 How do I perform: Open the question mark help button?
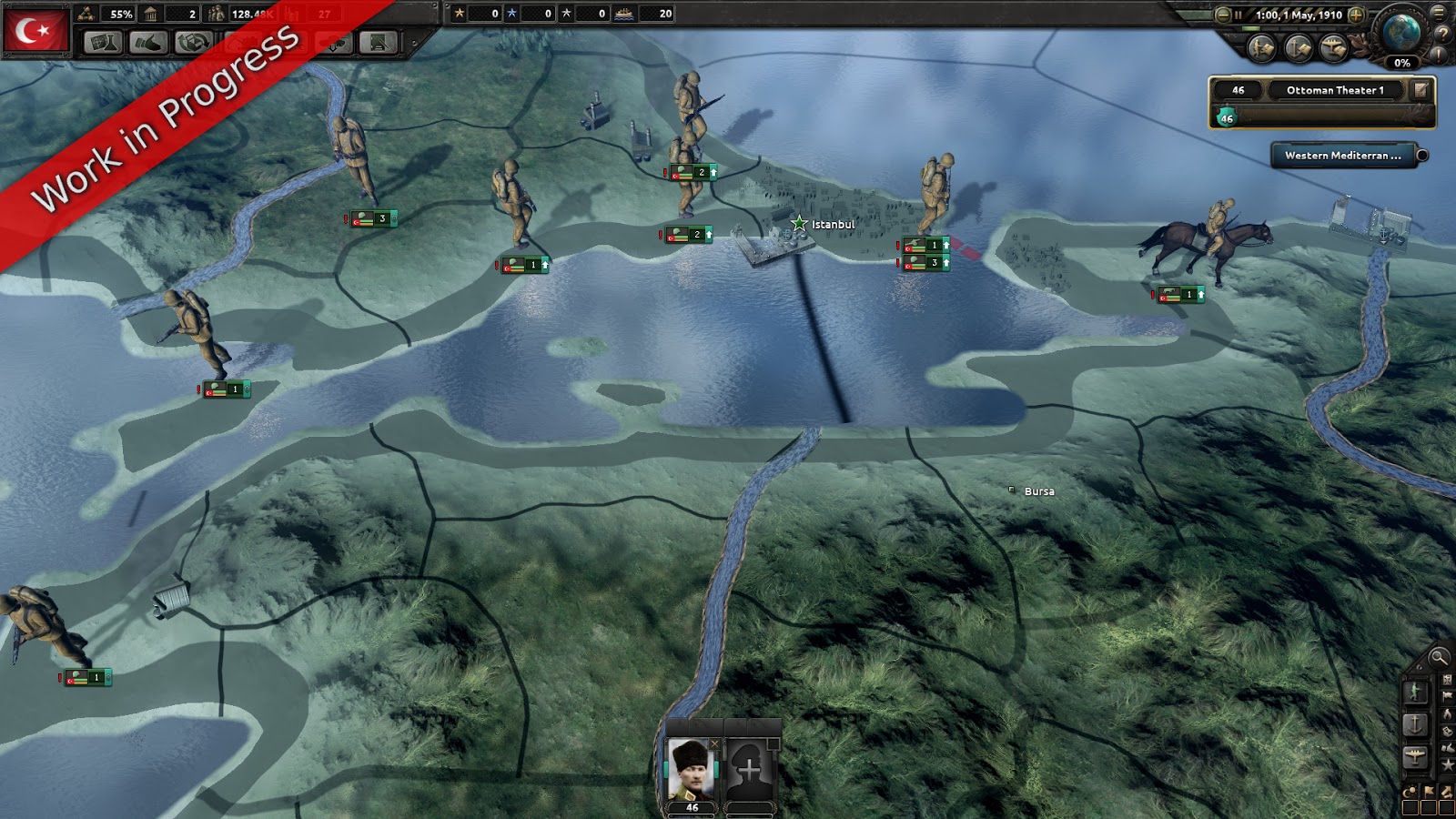coord(1442,34)
